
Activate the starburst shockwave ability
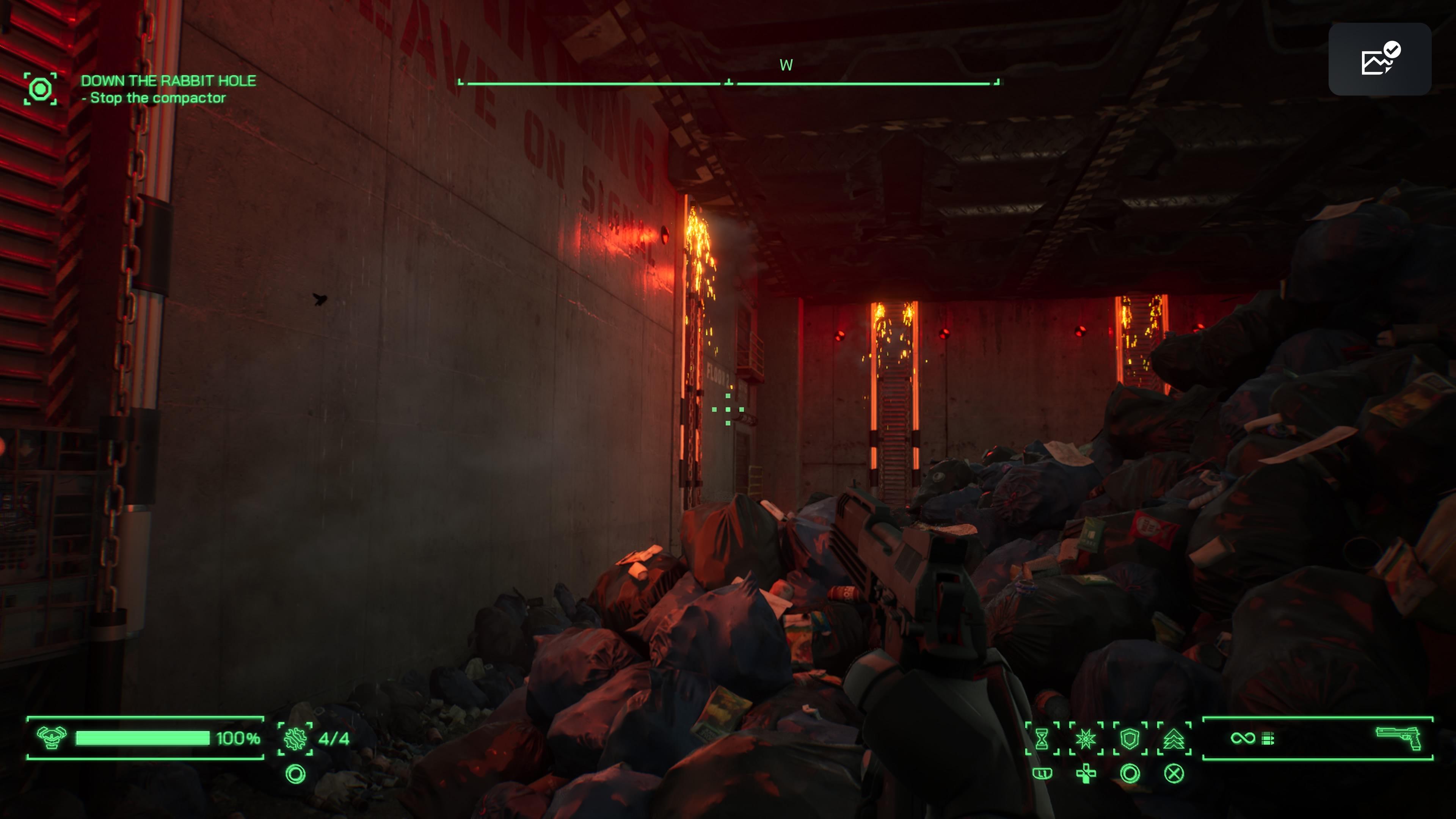[1085, 738]
